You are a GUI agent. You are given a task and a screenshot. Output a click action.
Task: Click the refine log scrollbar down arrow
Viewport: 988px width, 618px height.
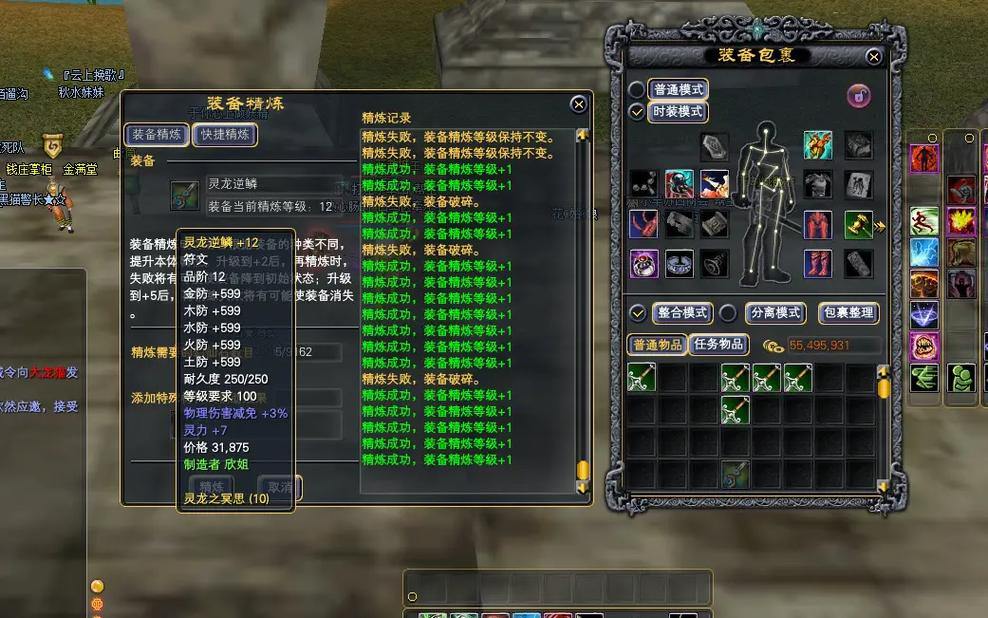583,486
